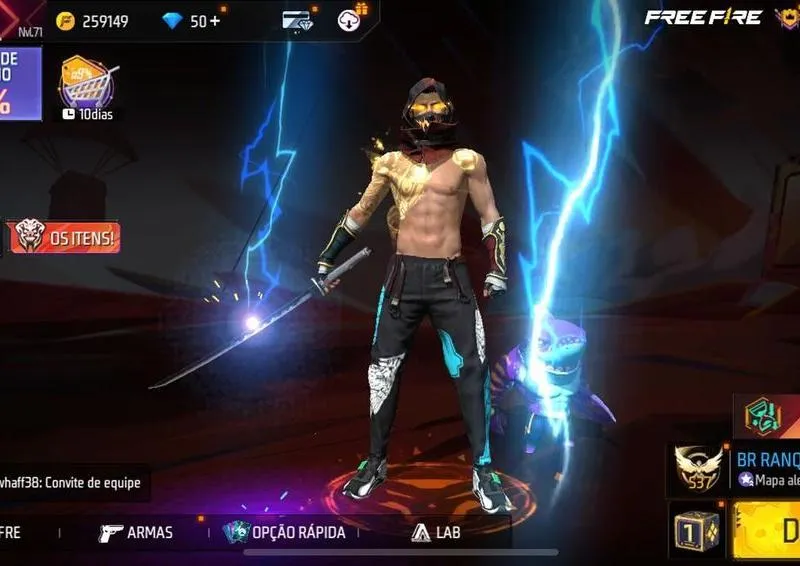View the winged rank badge
This screenshot has width=800, height=566.
click(x=699, y=467)
